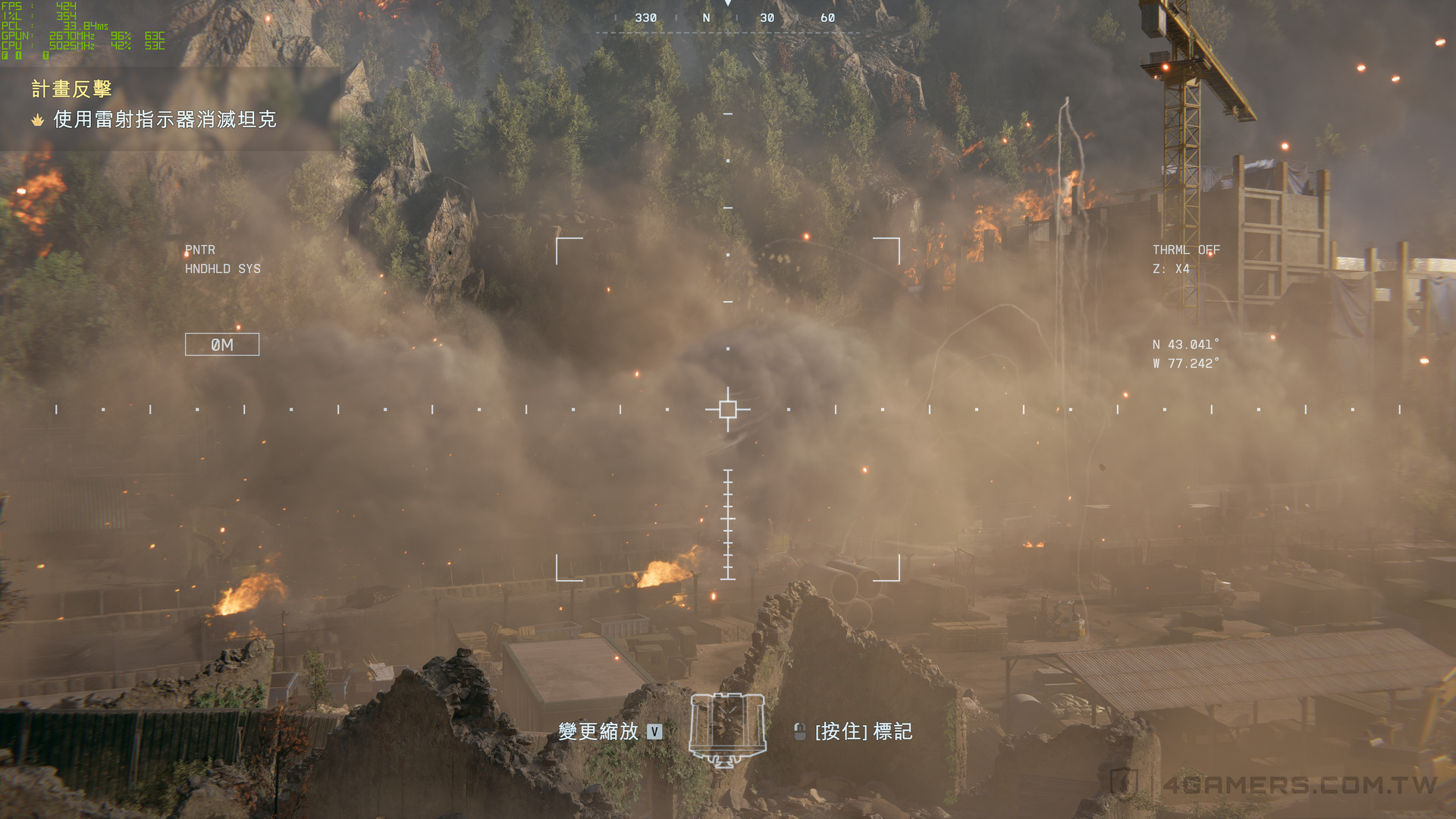Screen dimensions: 1456x819
Task: Click the center crosshair reticle
Action: (728, 409)
